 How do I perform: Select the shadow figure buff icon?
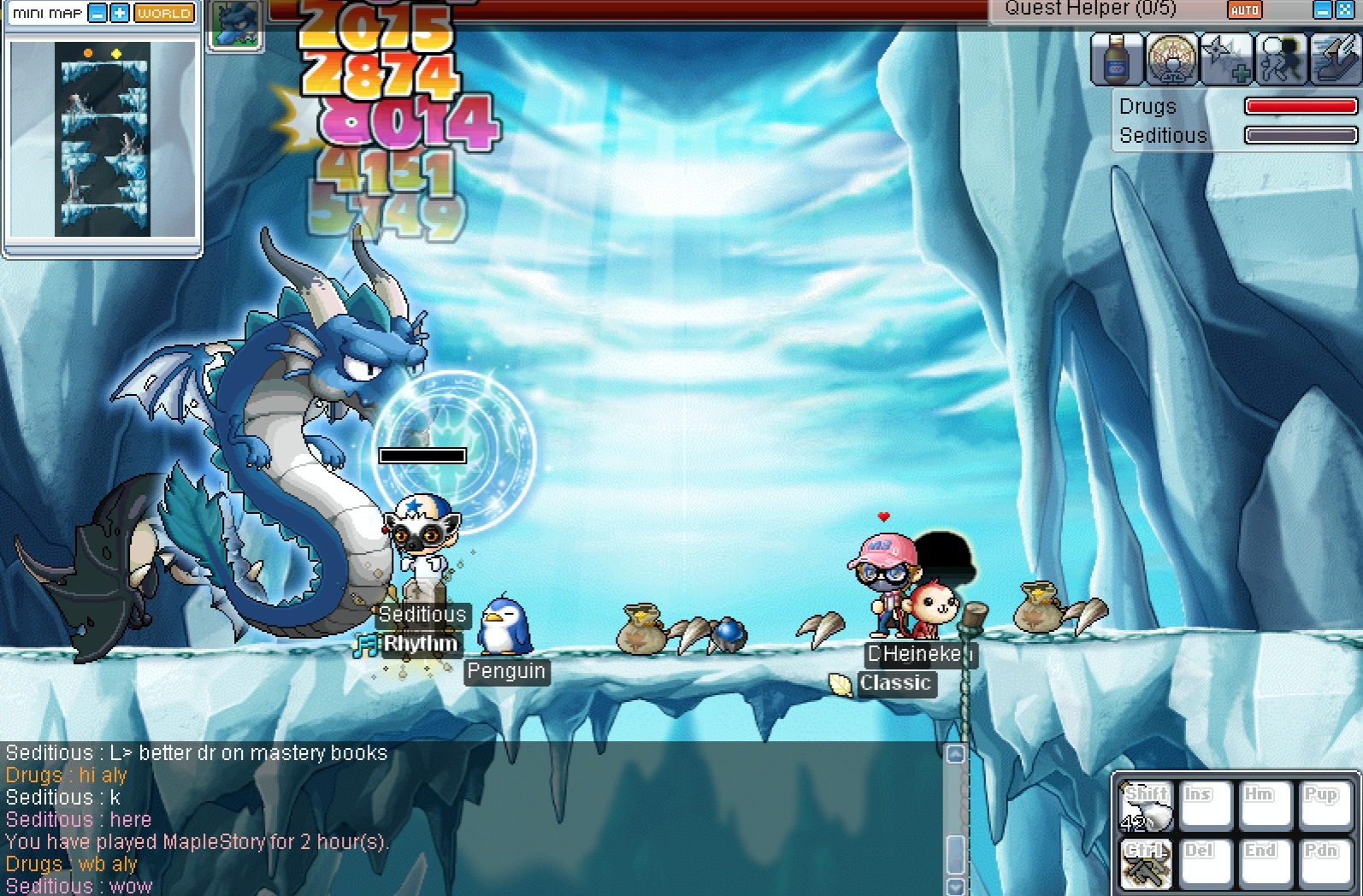click(x=1280, y=60)
